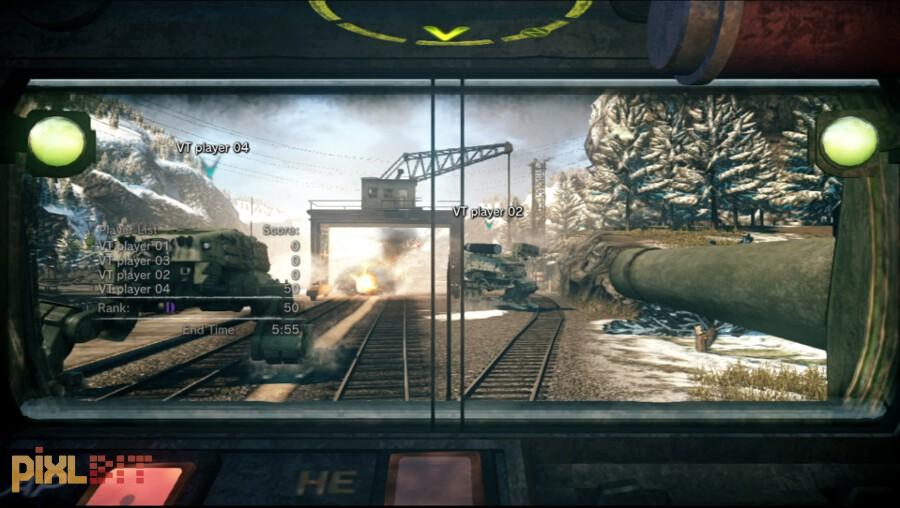Choose the VT player 02 list row

click(134, 275)
